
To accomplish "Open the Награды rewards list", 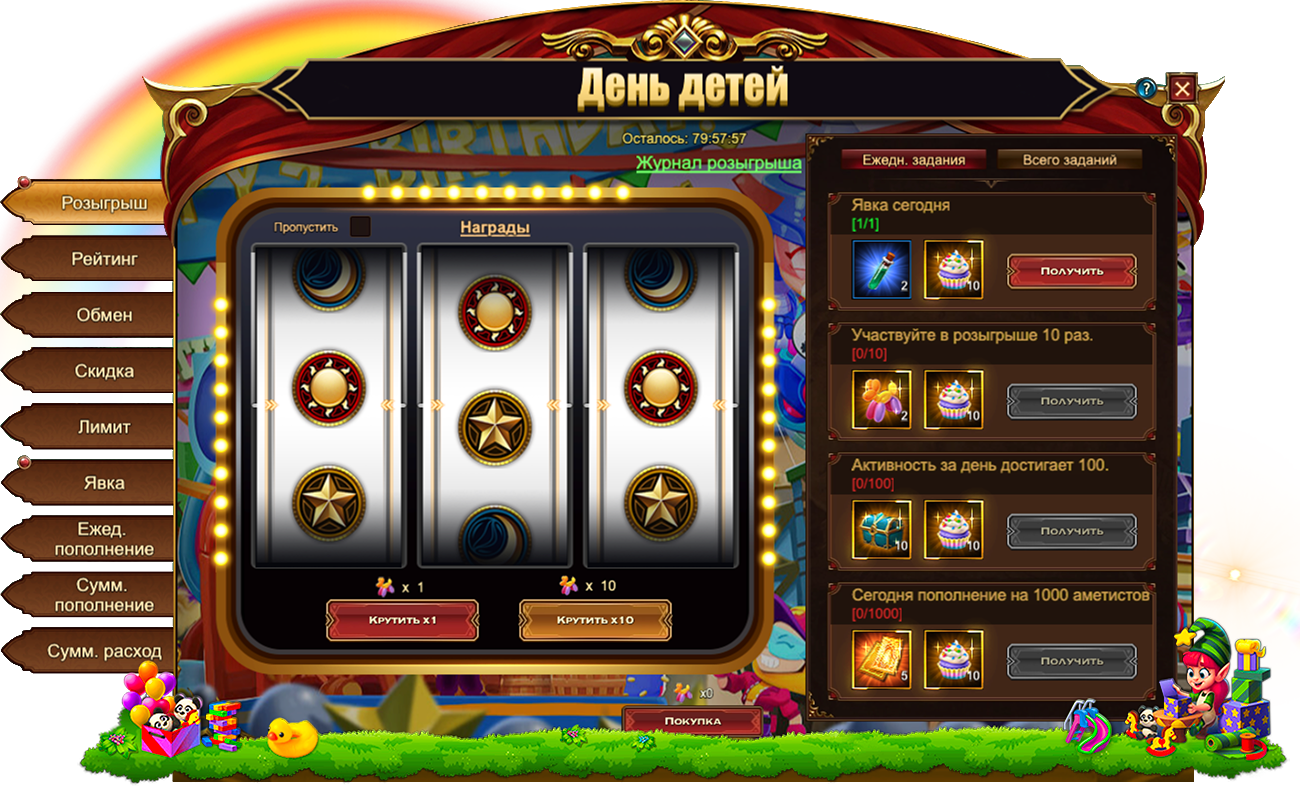I will (x=494, y=228).
